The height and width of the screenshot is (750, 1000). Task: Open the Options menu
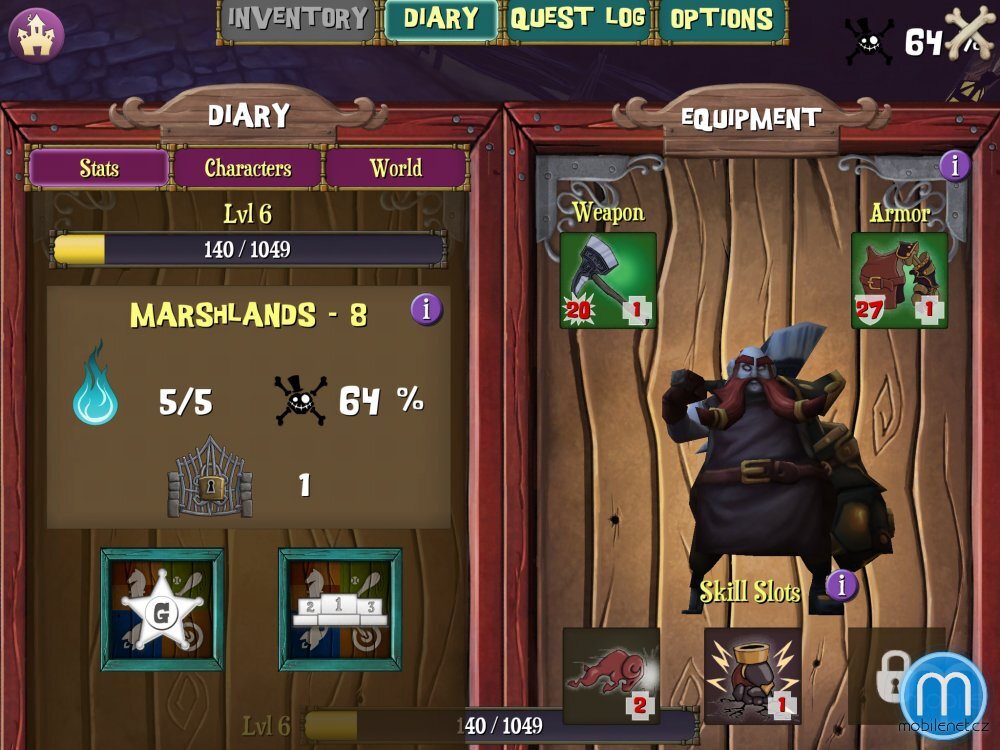tap(721, 19)
